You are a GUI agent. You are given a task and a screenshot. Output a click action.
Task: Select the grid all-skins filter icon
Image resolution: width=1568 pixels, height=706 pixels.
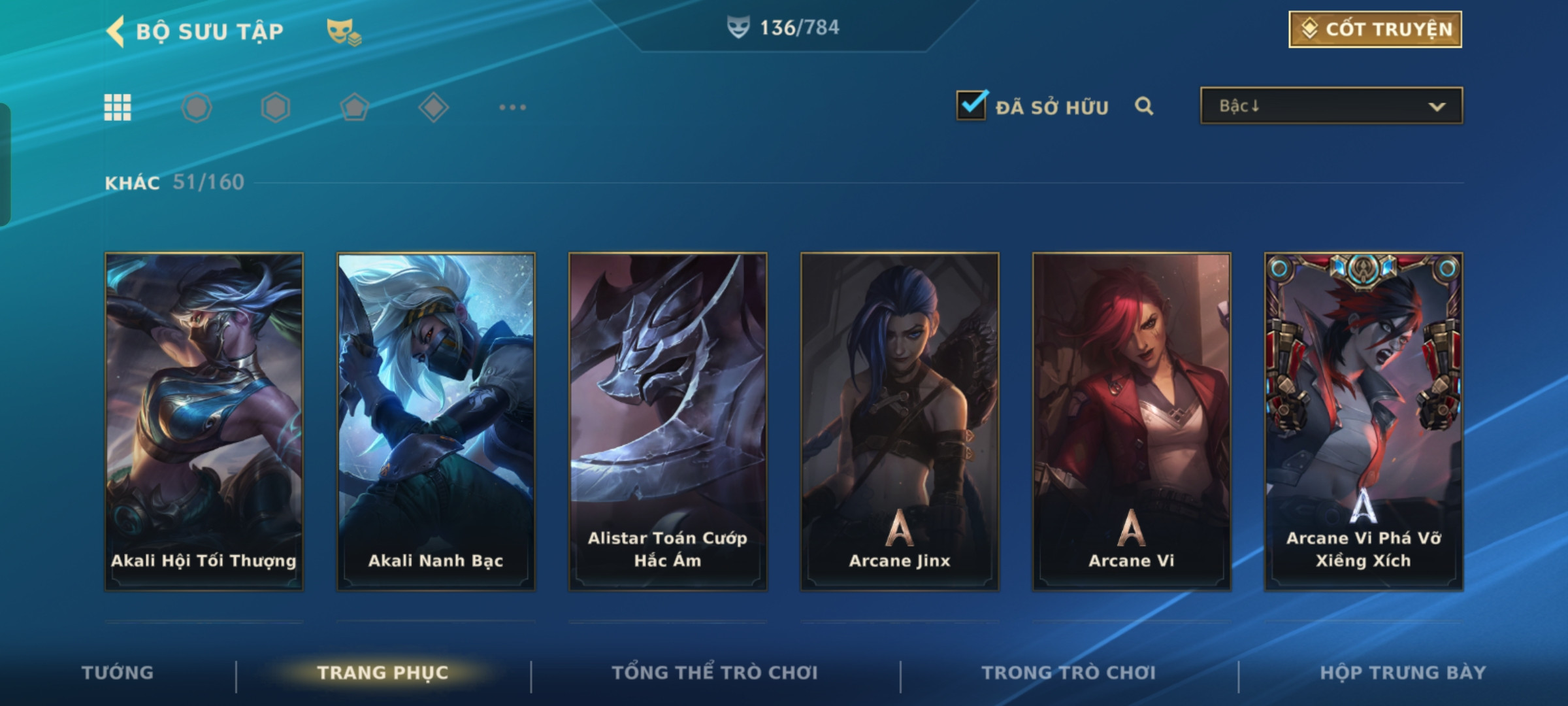pos(118,107)
